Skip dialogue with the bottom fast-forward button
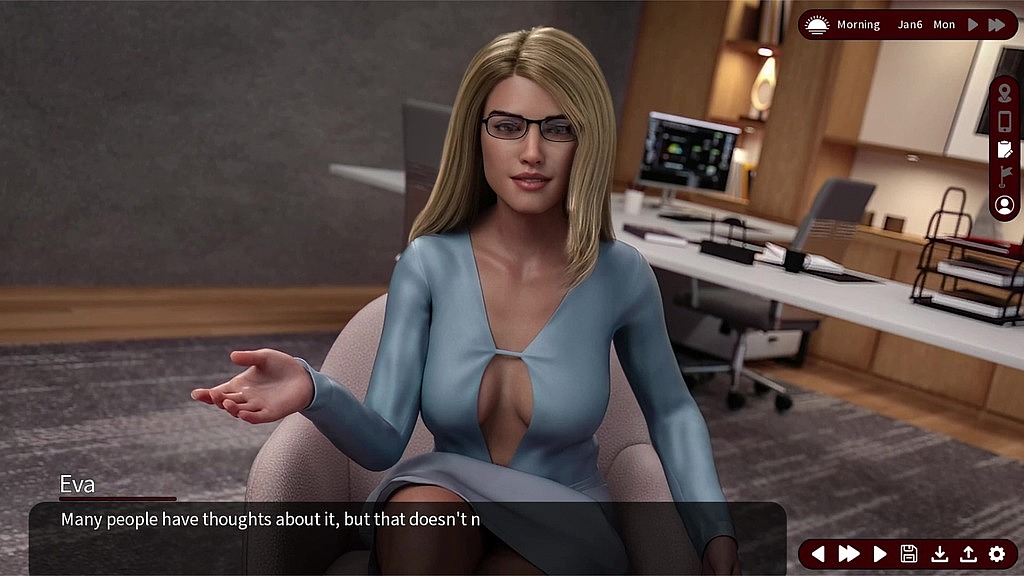The height and width of the screenshot is (576, 1024). click(x=849, y=554)
